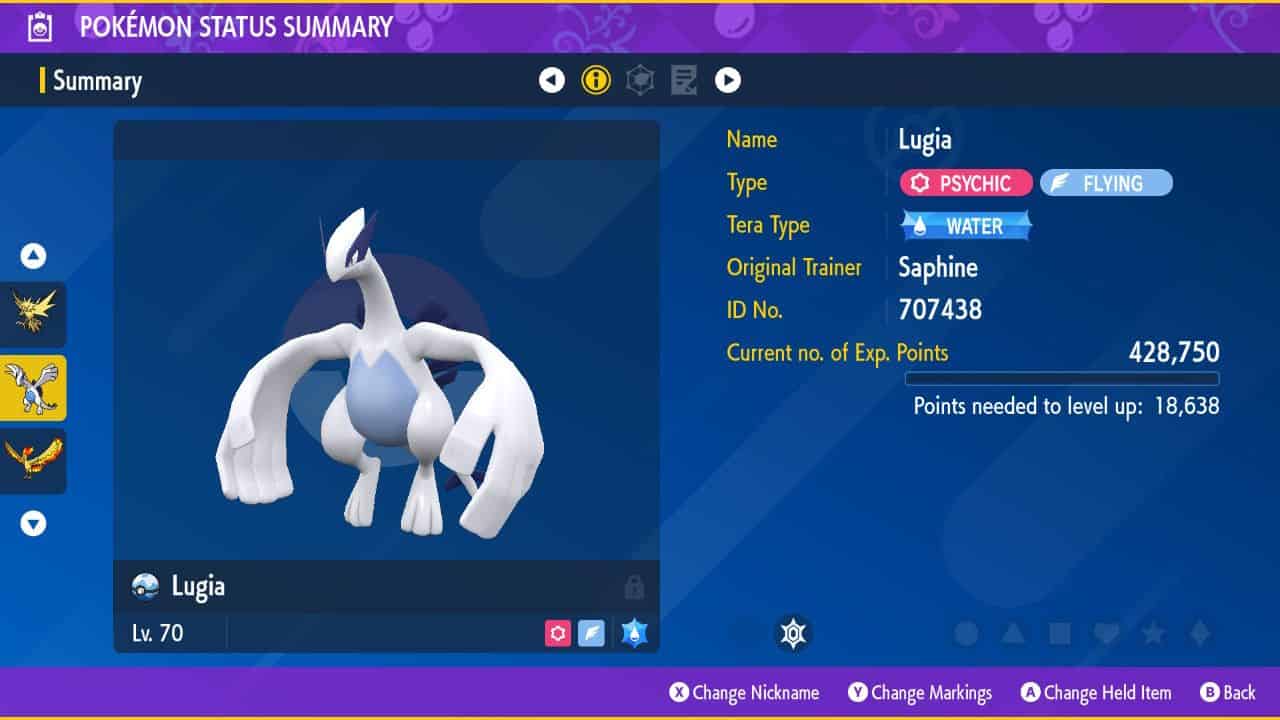Show the previous Pokémon with up arrow
The image size is (1280, 720).
click(34, 257)
